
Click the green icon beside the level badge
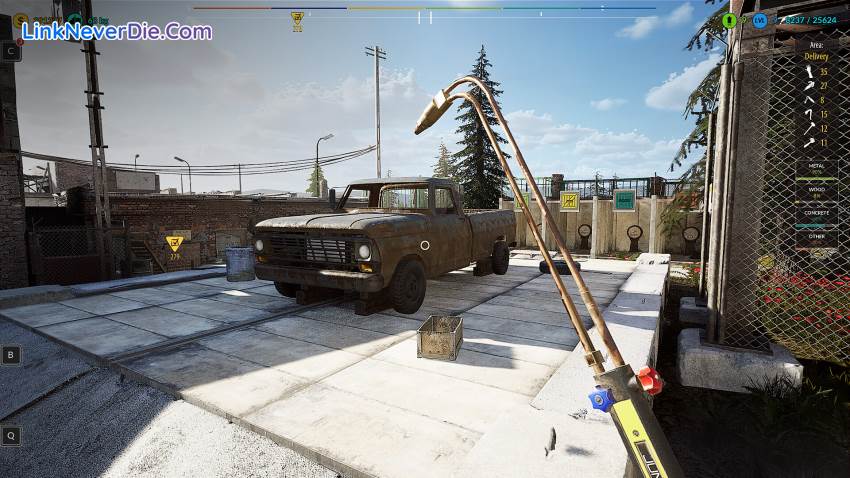pyautogui.click(x=729, y=20)
